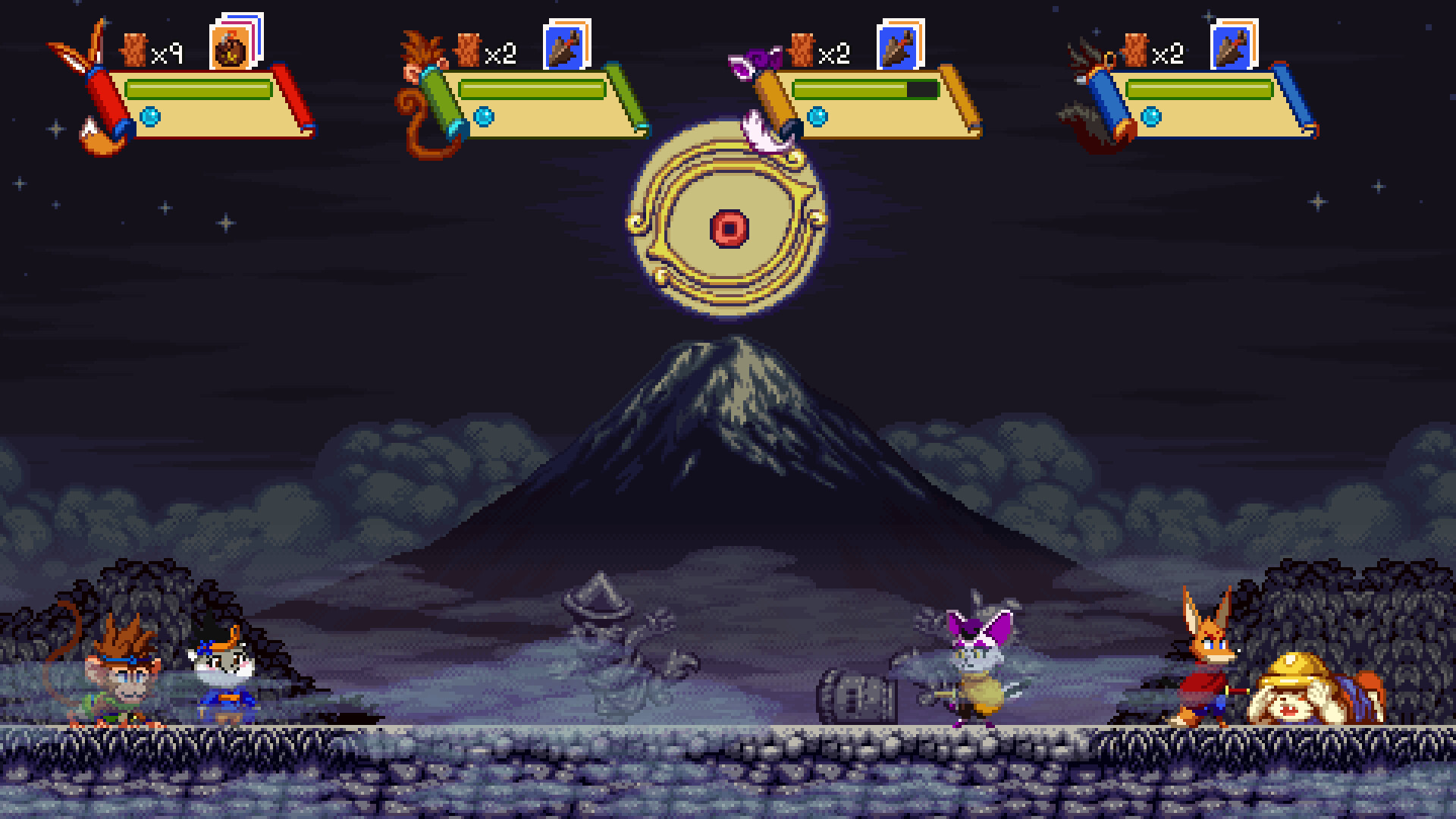This screenshot has height=819, width=1456.
Task: Select the kunai card on the monkey's scroll
Action: [563, 47]
